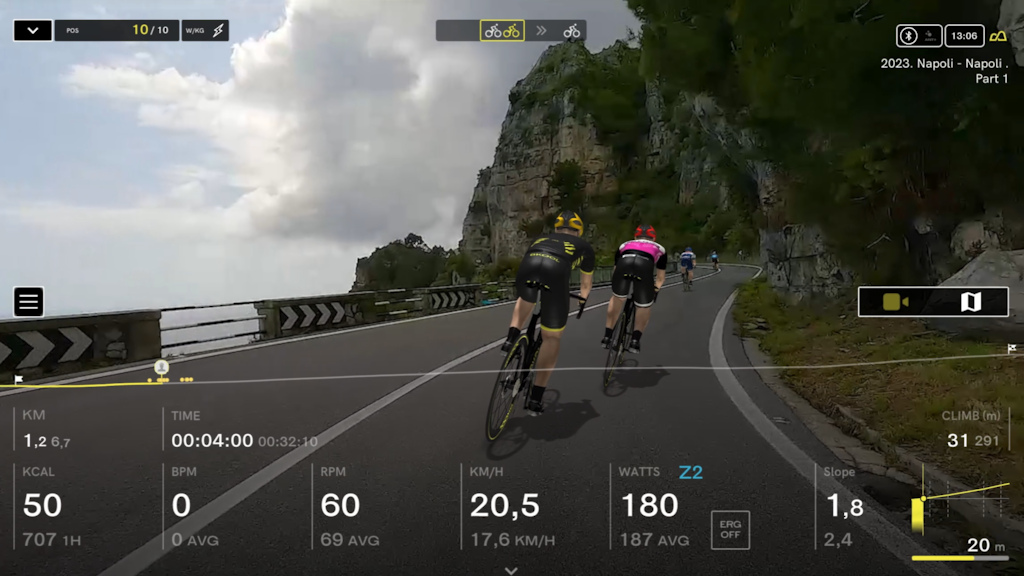Screen dimensions: 1024x576
Task: Toggle the ERG OFF button
Action: 730,530
